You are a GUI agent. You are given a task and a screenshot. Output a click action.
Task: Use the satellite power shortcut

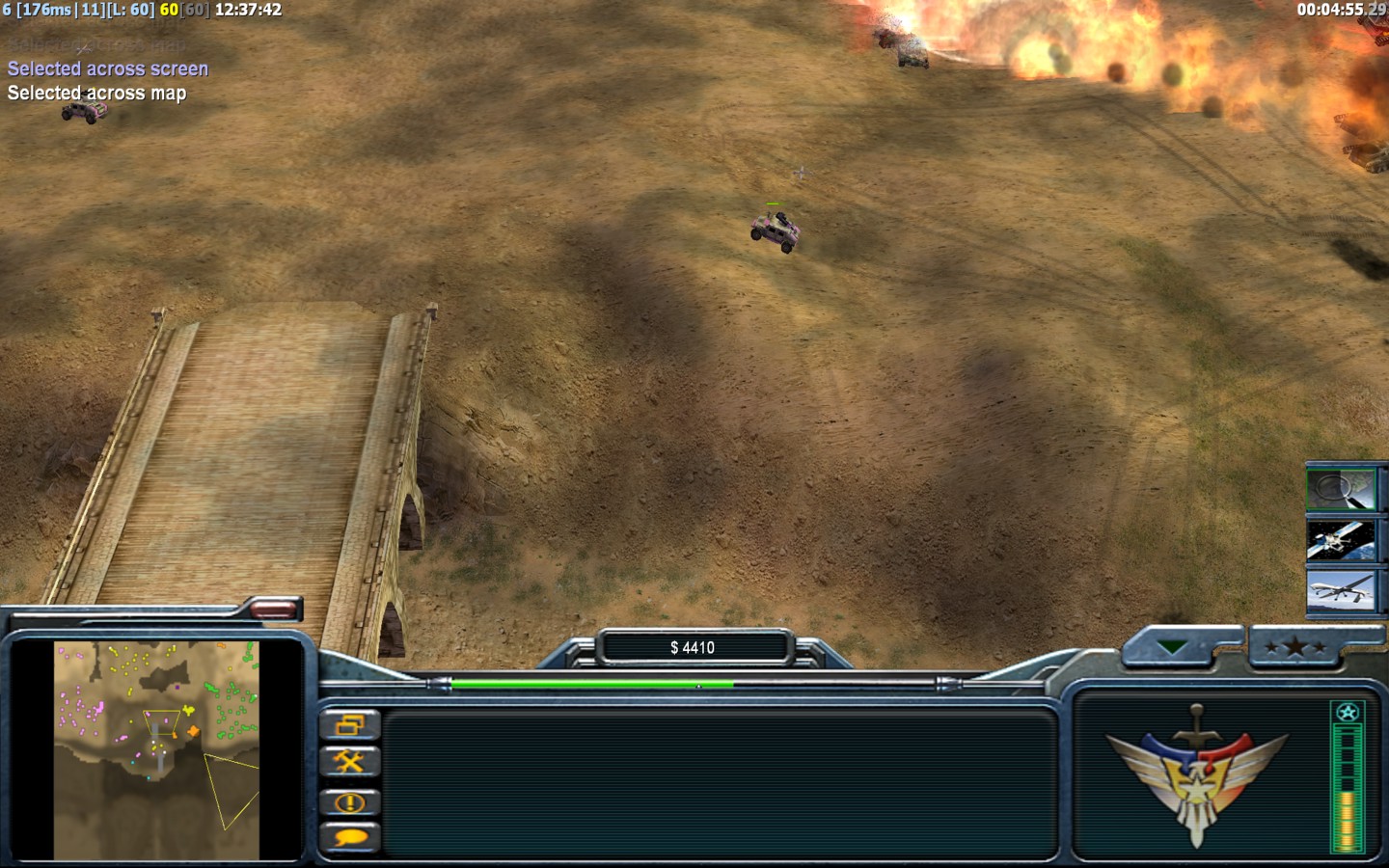(x=1341, y=540)
